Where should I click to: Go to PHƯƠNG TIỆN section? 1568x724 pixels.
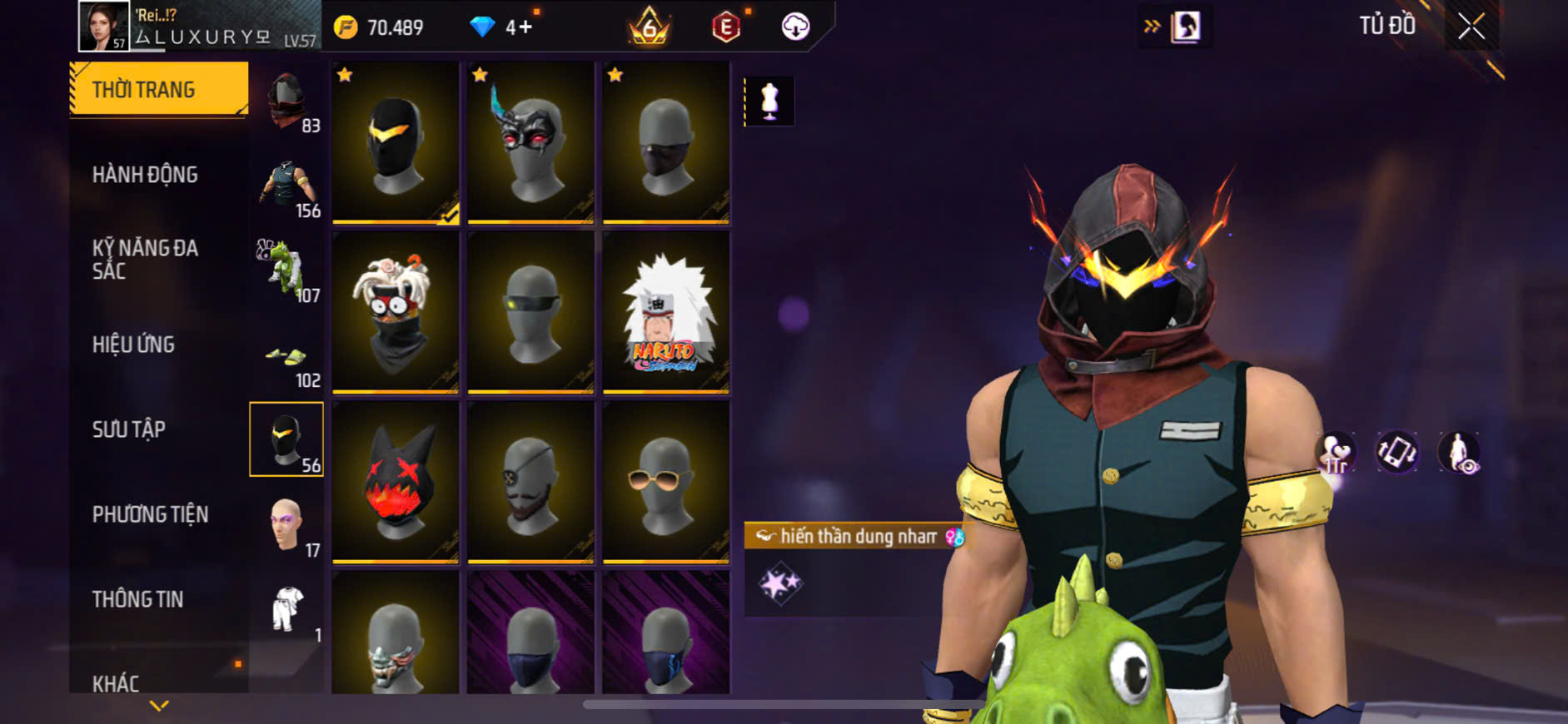(x=150, y=514)
